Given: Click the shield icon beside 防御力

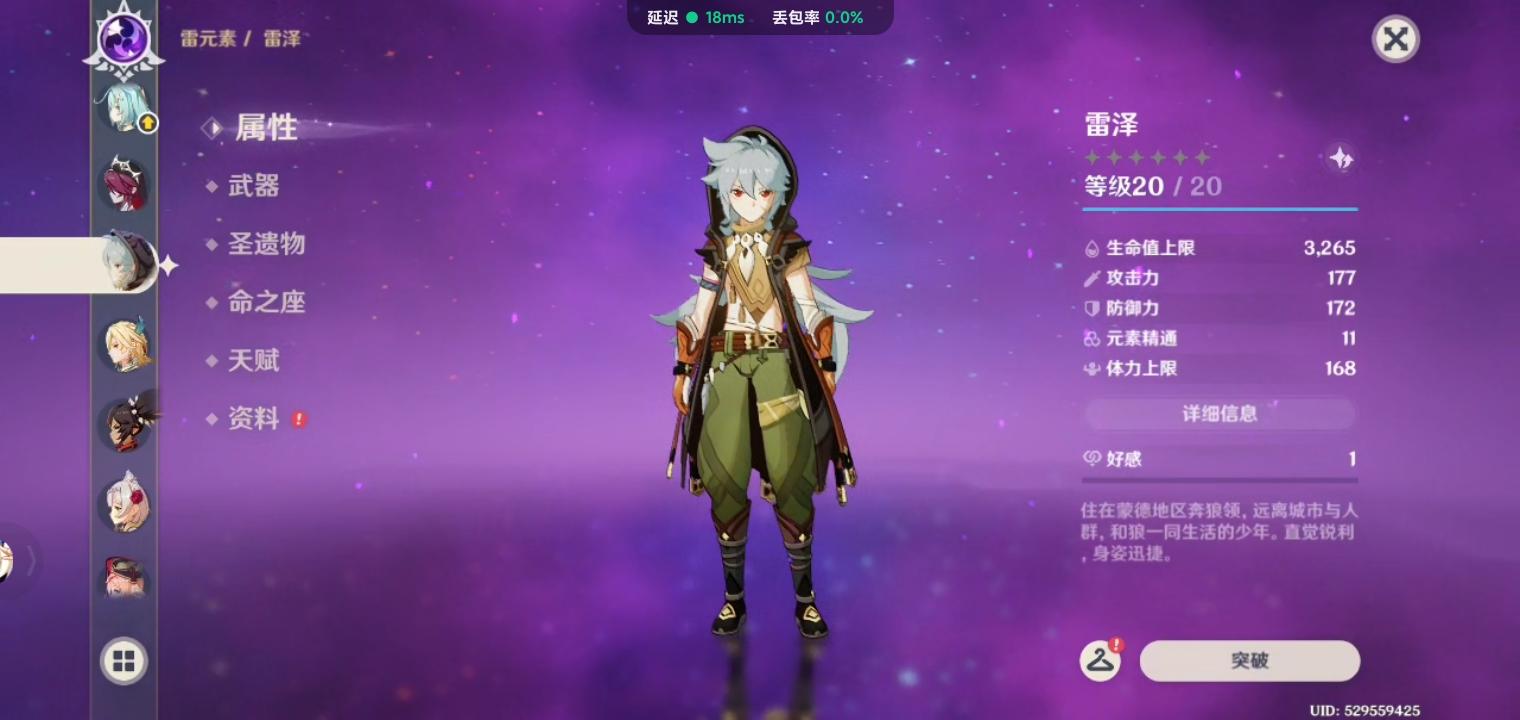Looking at the screenshot, I should click(x=1092, y=308).
